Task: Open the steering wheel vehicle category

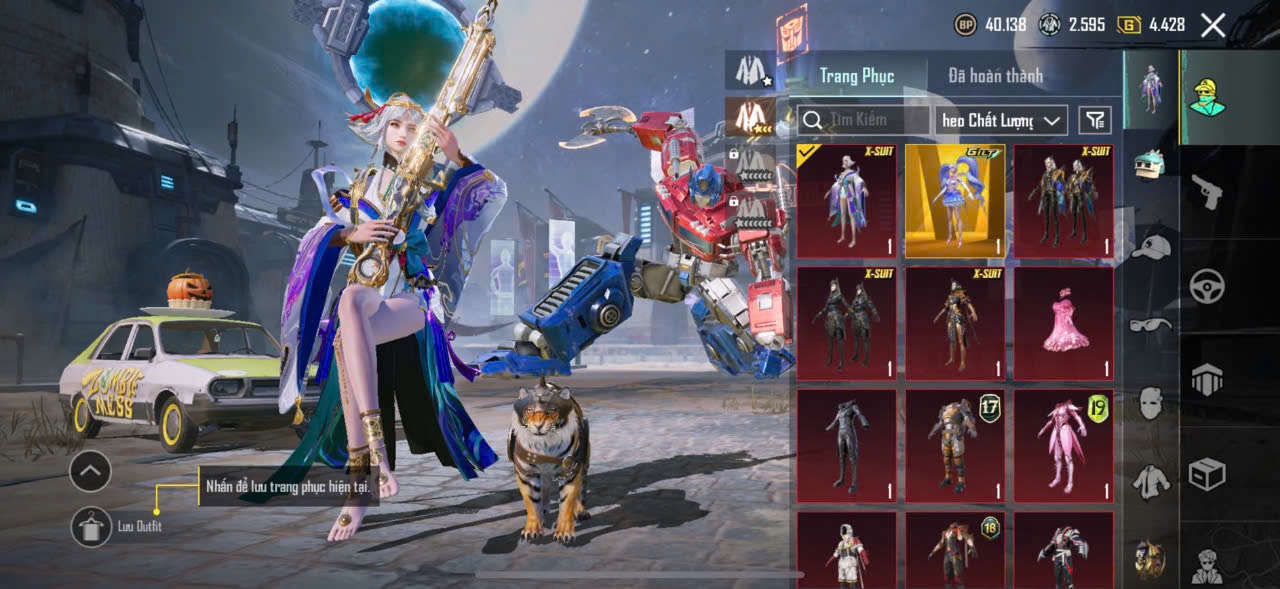Action: (x=1207, y=287)
